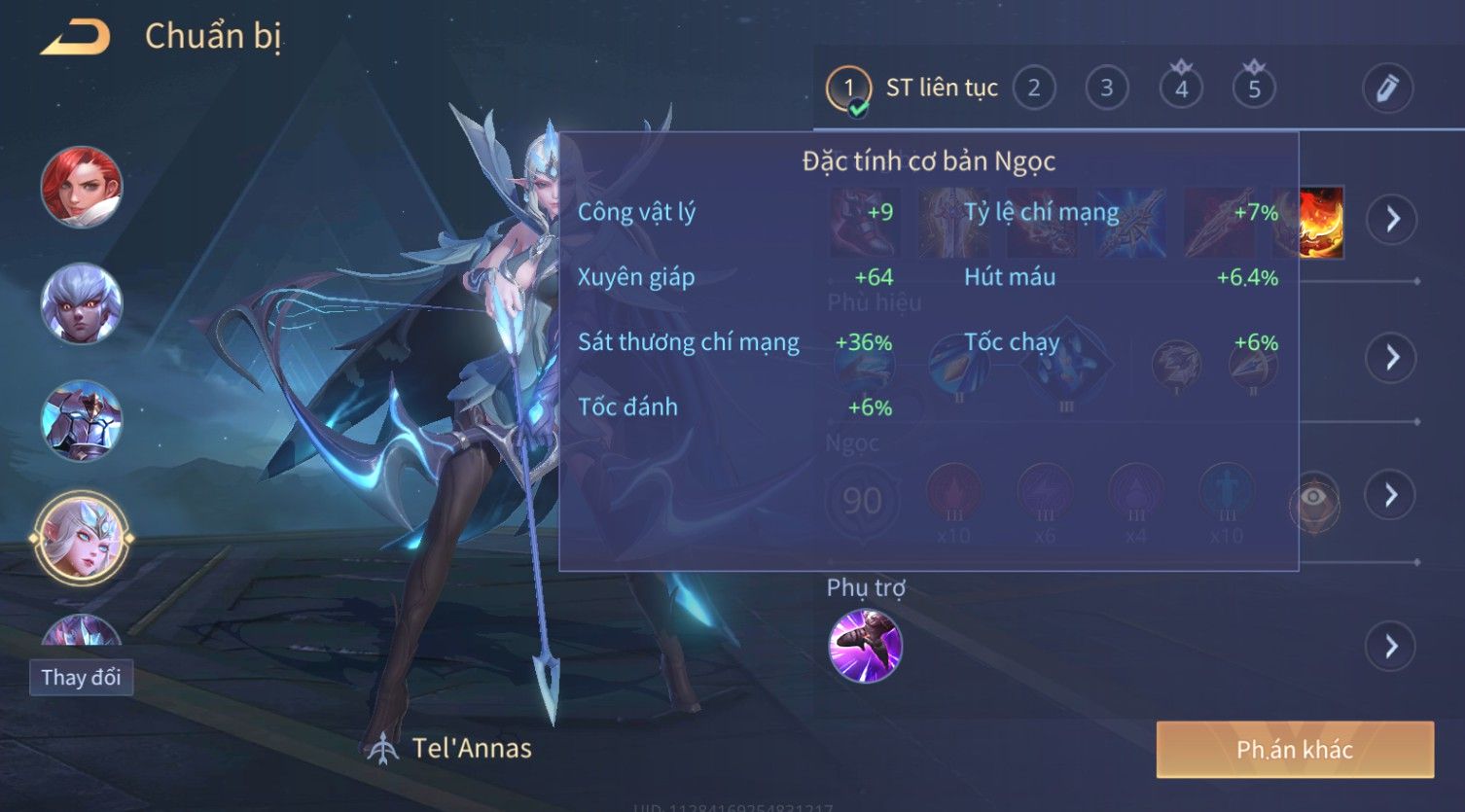
Task: Expand the Phù hiệu row arrow
Action: coord(1392,357)
